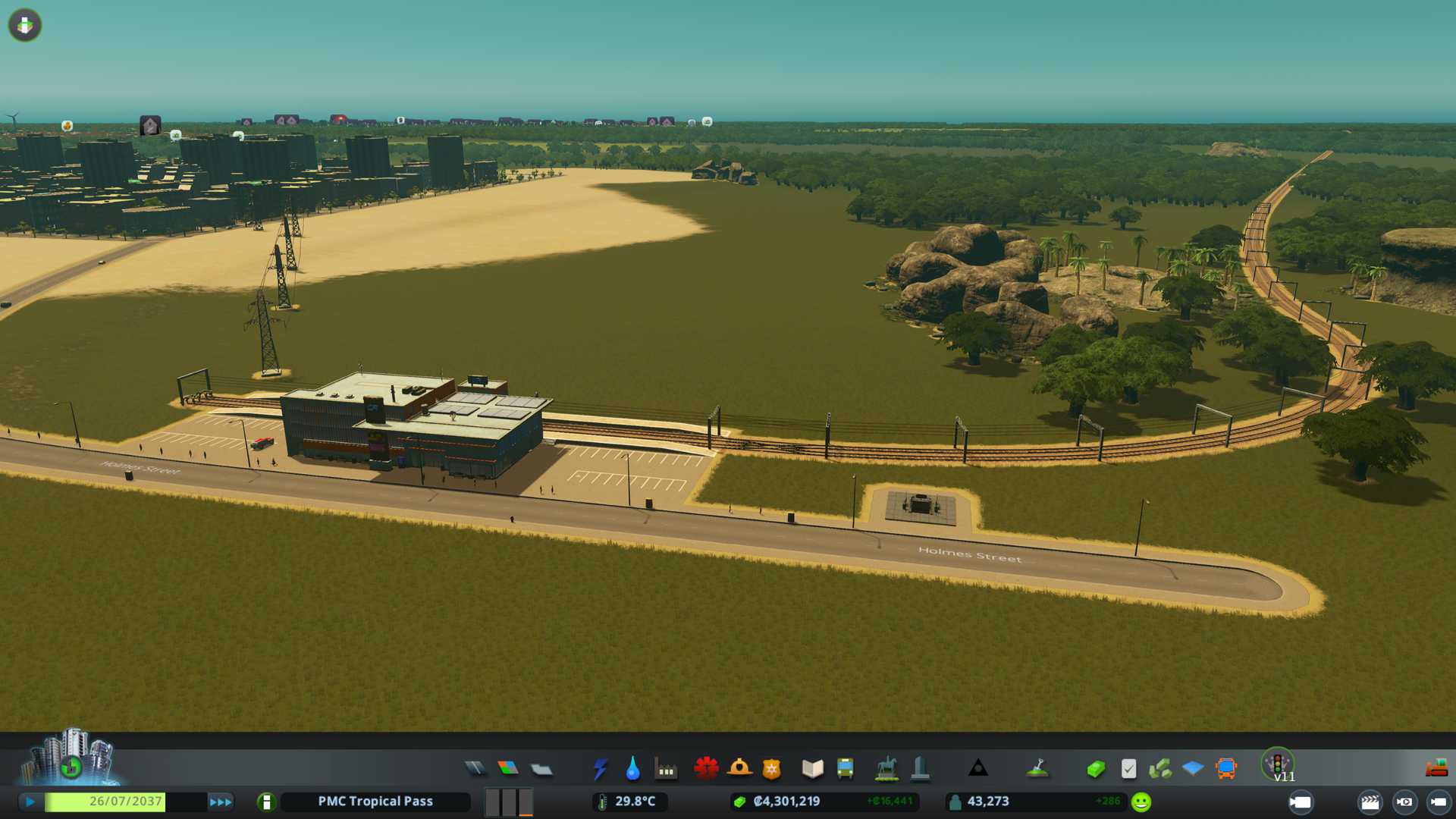The width and height of the screenshot is (1456, 819).
Task: Open the parks statue menu
Action: tap(886, 769)
